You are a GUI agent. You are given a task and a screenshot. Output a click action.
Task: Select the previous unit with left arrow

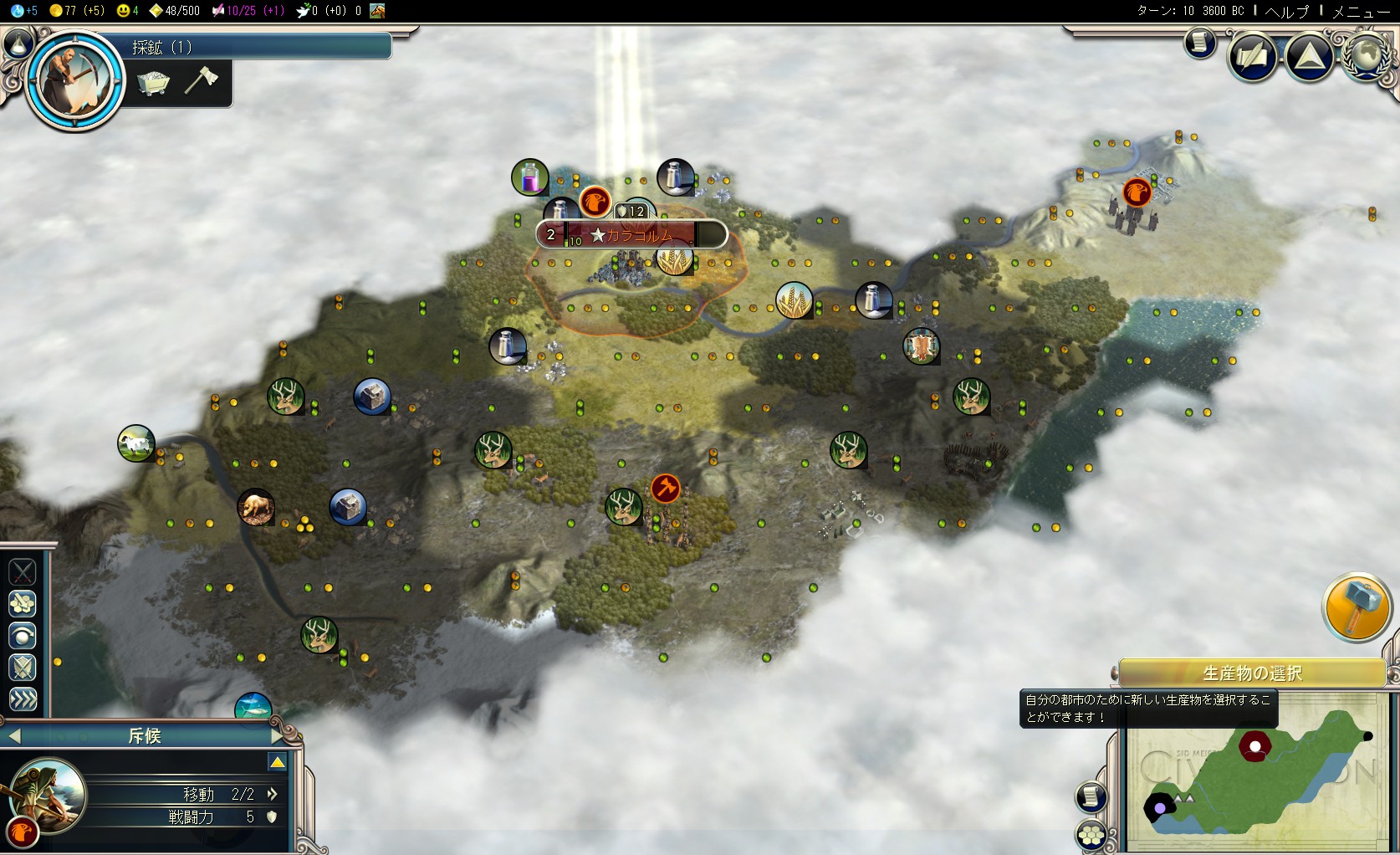[14, 736]
